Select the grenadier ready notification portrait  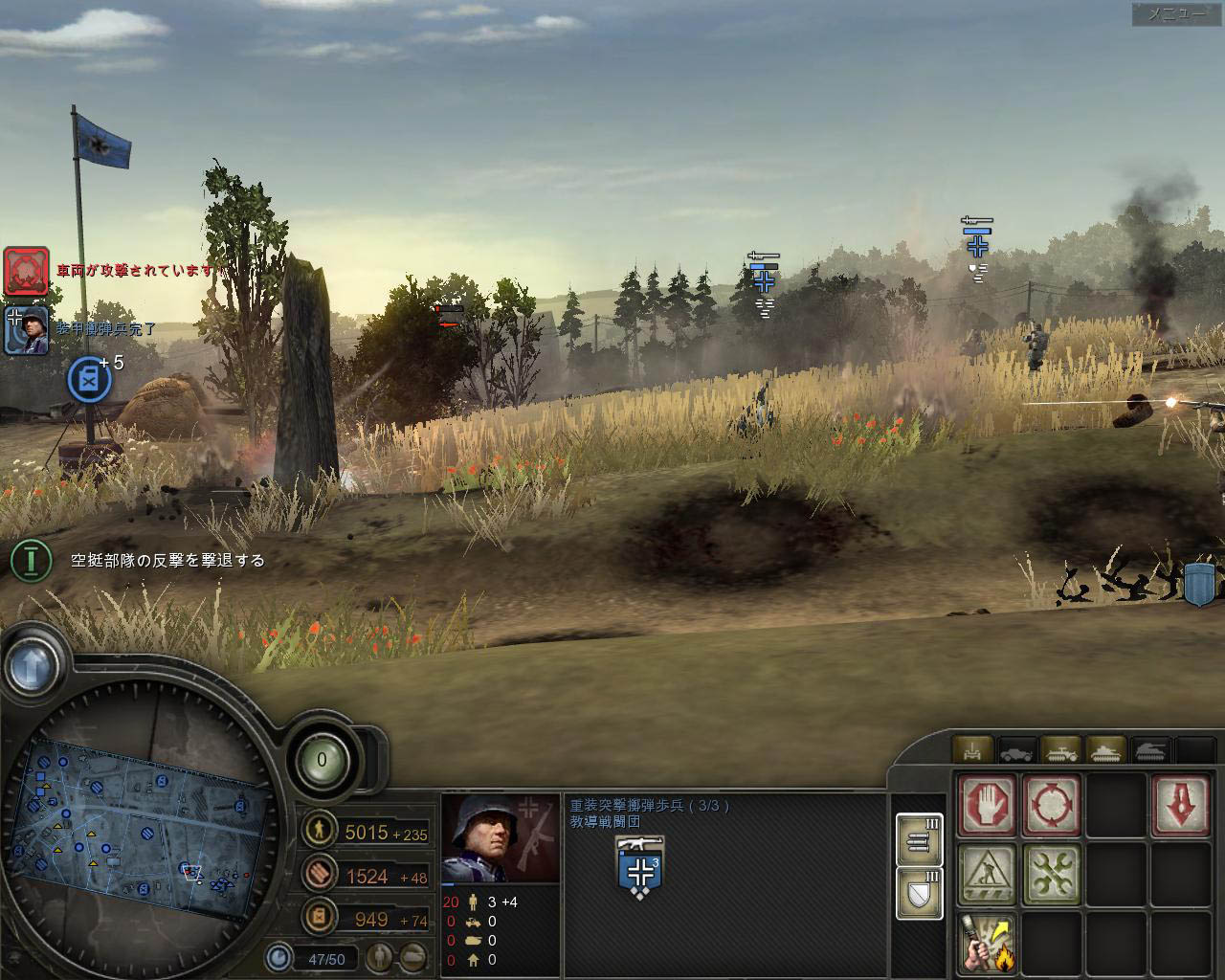pyautogui.click(x=26, y=330)
